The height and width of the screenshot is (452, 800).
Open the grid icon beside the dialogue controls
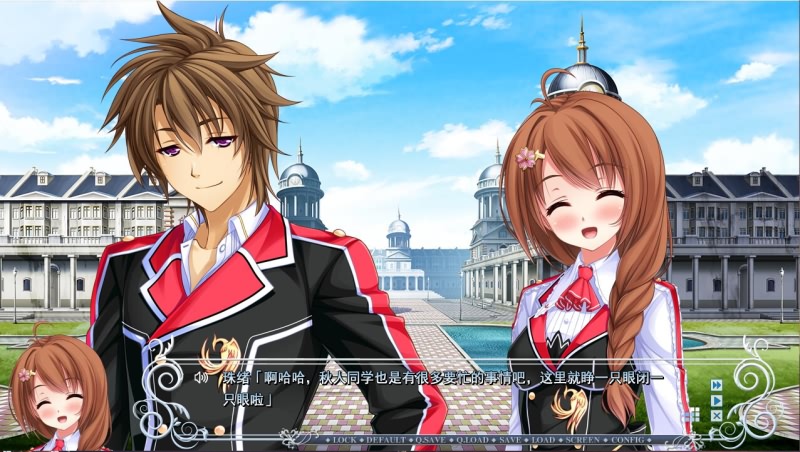click(693, 415)
